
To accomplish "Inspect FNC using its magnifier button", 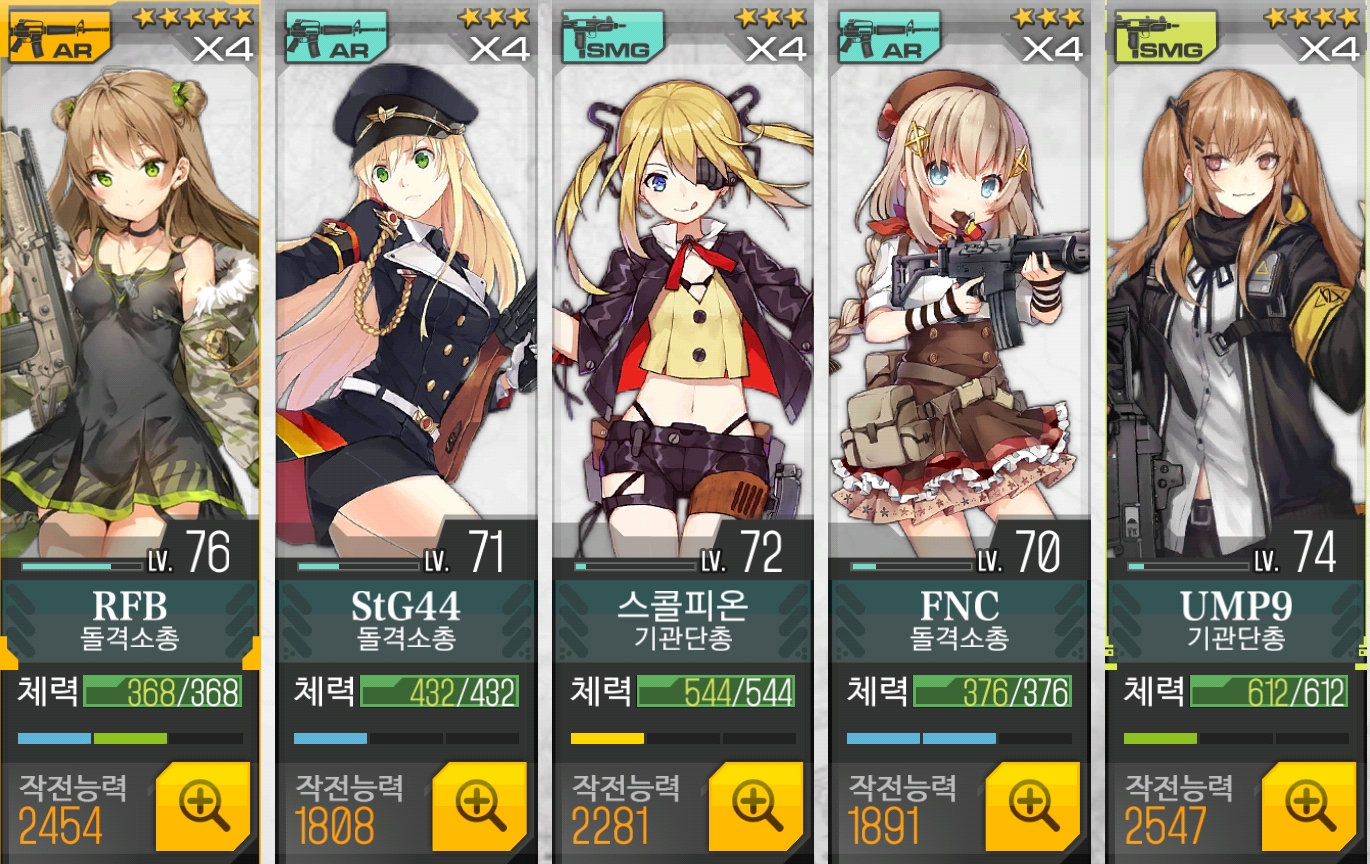I will coord(1032,807).
